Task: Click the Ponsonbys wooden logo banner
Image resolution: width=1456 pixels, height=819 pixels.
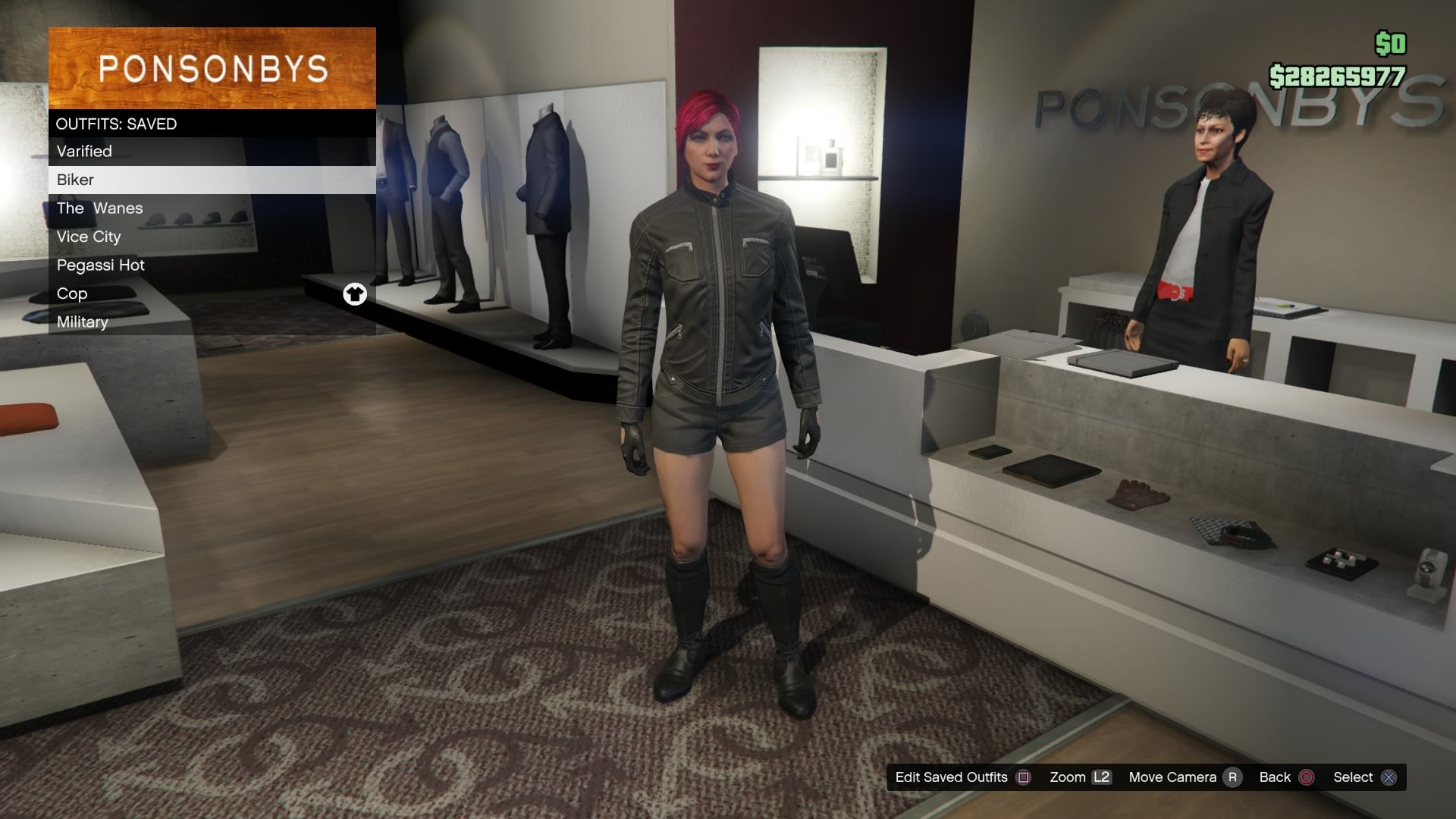Action: [x=212, y=68]
